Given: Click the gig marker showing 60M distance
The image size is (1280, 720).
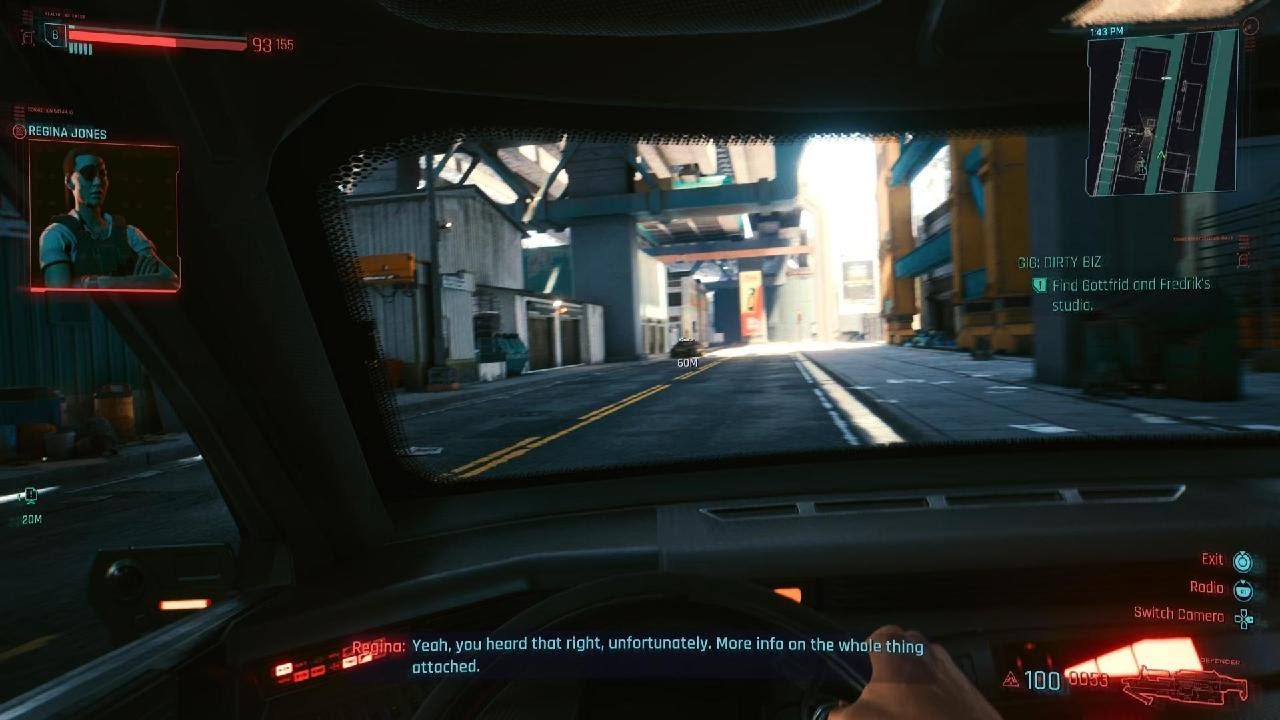Looking at the screenshot, I should 685,350.
